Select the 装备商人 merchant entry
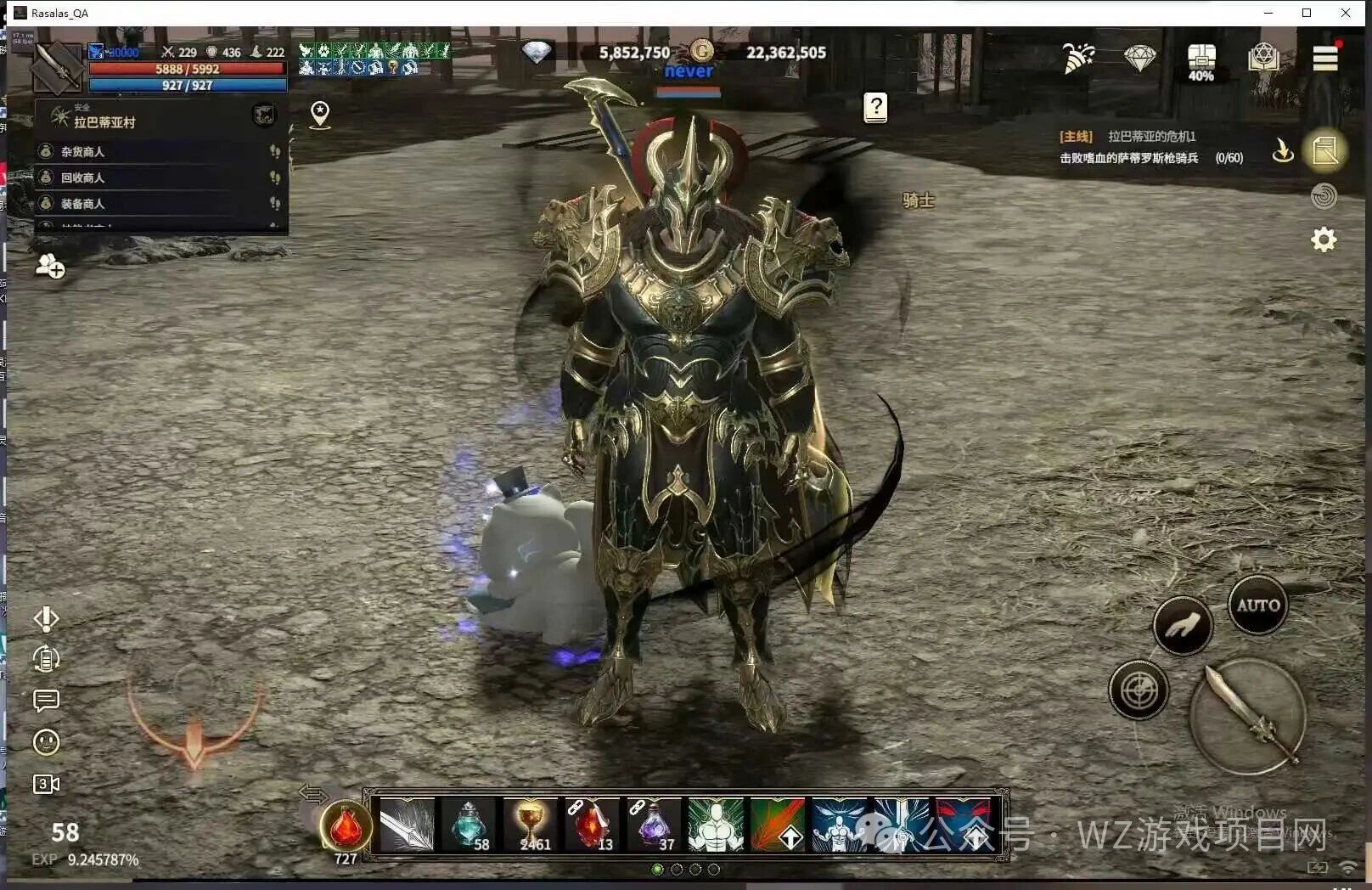The width and height of the screenshot is (1372, 890). pyautogui.click(x=82, y=204)
